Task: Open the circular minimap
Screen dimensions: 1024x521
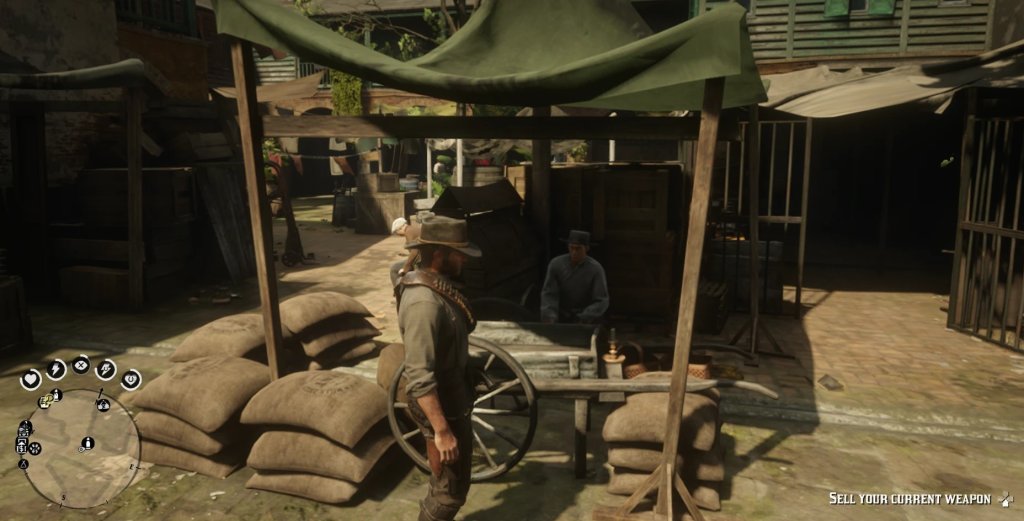Action: pyautogui.click(x=82, y=449)
